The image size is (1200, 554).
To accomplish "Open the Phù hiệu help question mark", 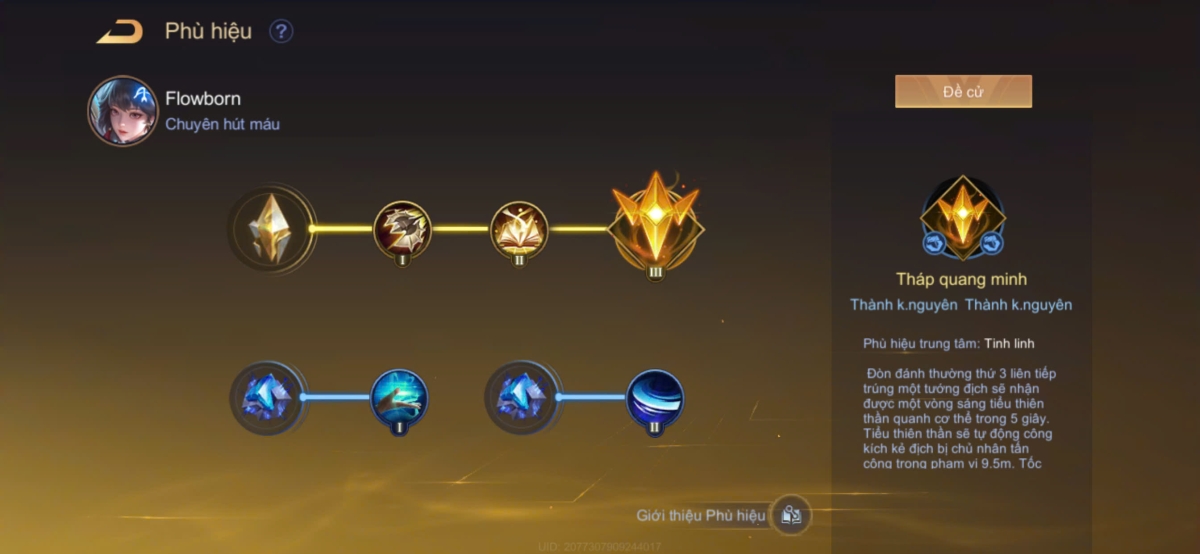I will tap(281, 32).
